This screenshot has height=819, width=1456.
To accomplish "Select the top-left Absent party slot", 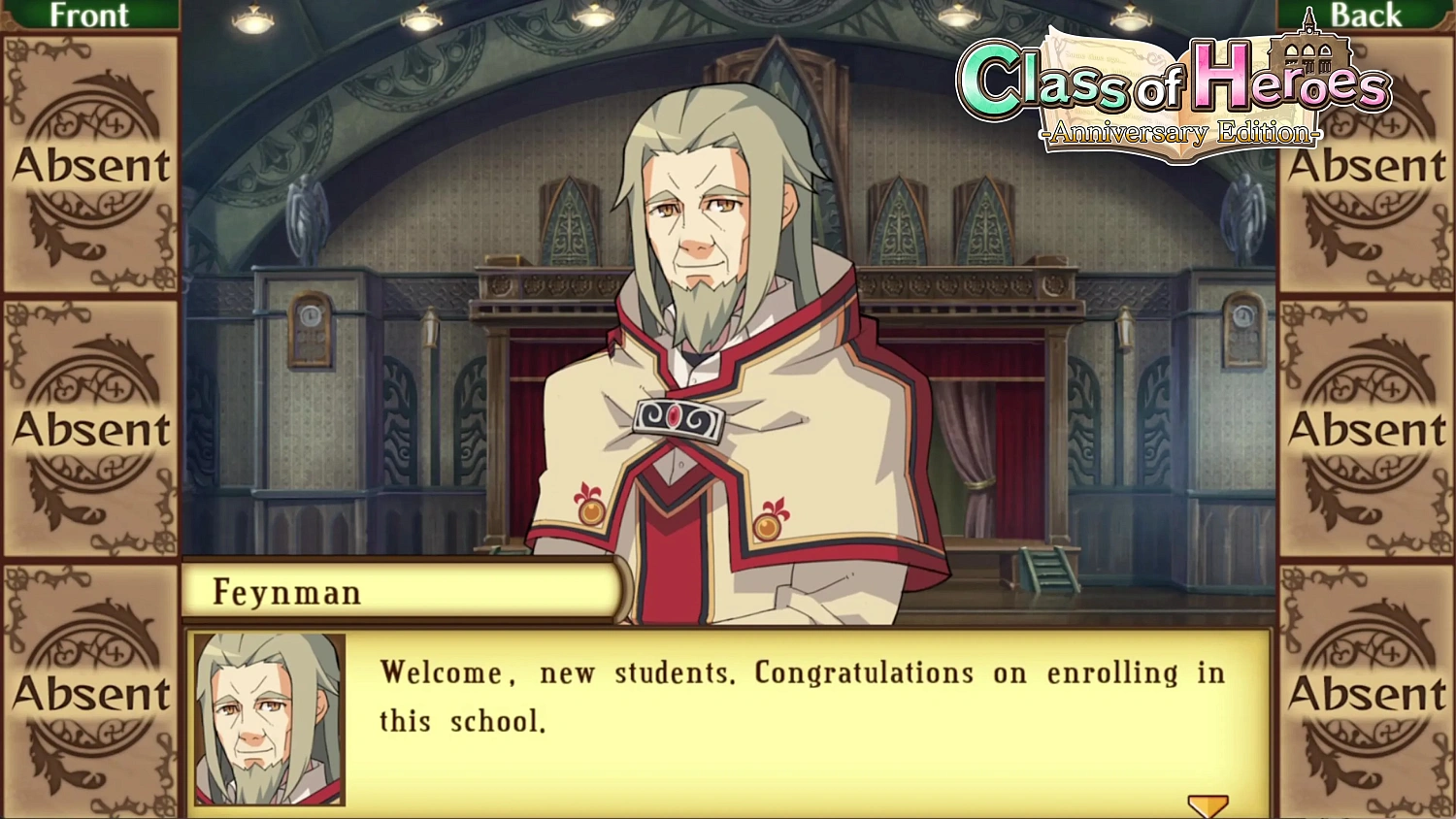I will (90, 165).
